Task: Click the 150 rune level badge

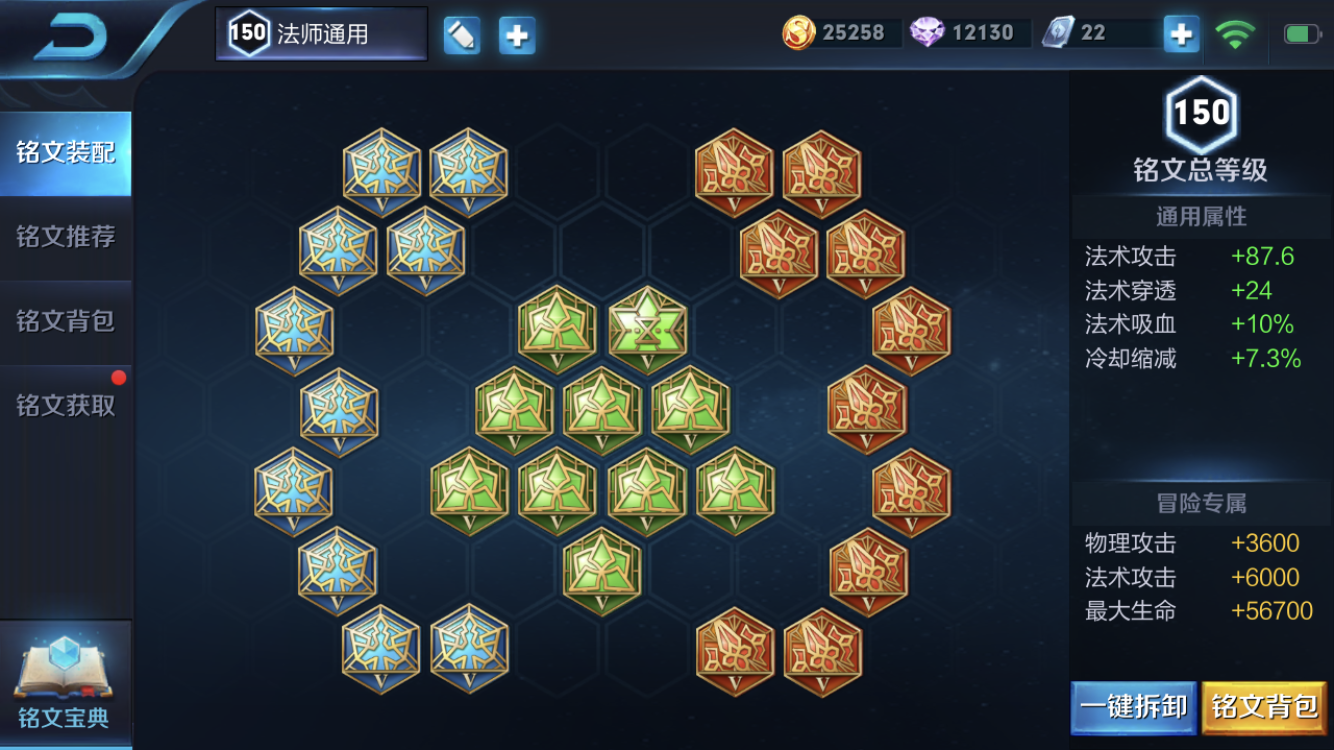Action: click(x=1203, y=113)
